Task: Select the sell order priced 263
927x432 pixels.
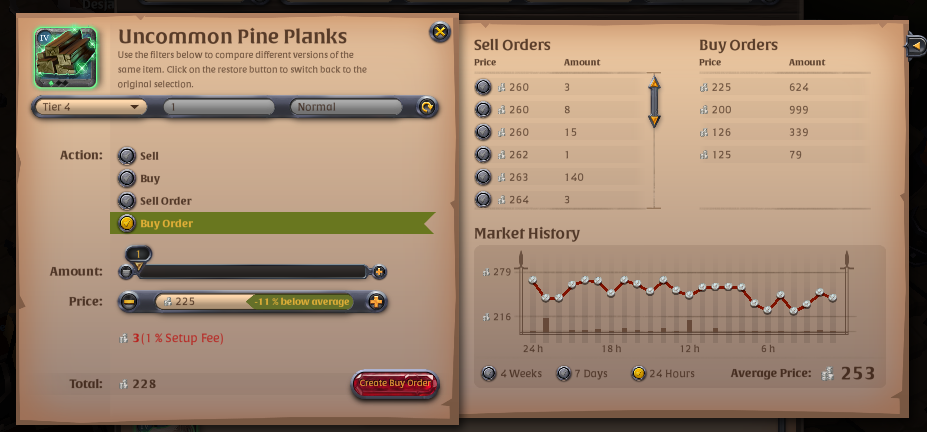Action: point(483,177)
